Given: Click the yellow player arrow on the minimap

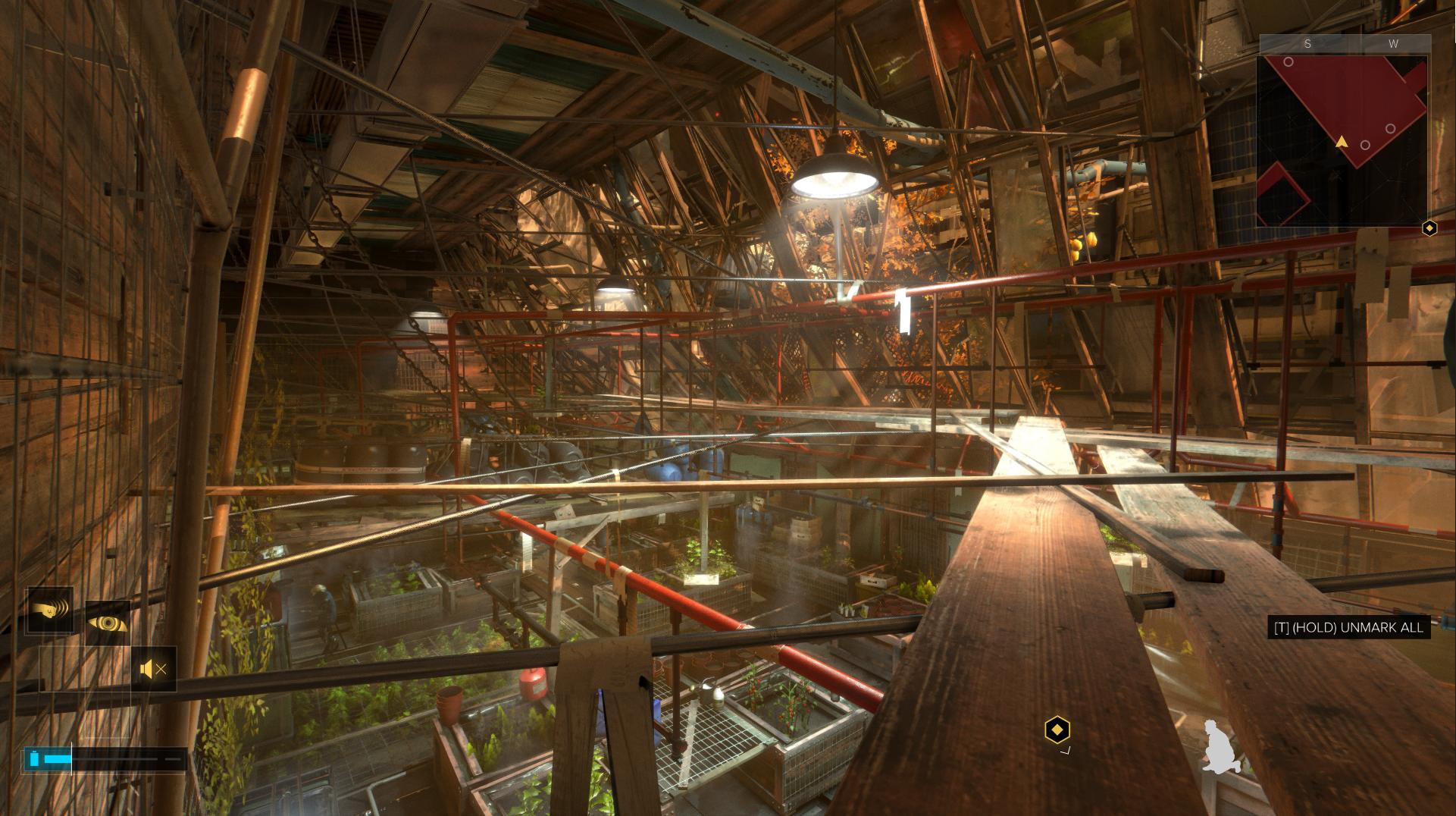Looking at the screenshot, I should tap(1342, 141).
